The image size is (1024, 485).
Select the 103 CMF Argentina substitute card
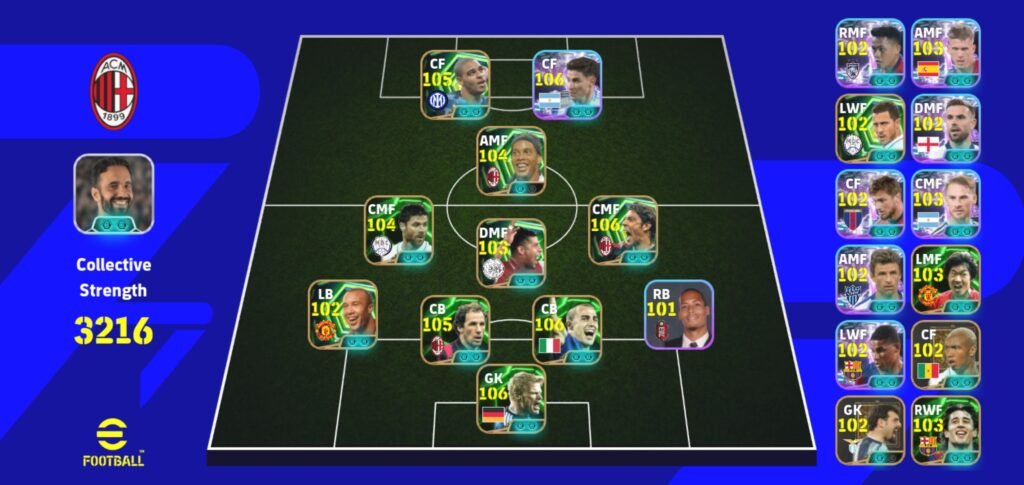click(x=946, y=203)
